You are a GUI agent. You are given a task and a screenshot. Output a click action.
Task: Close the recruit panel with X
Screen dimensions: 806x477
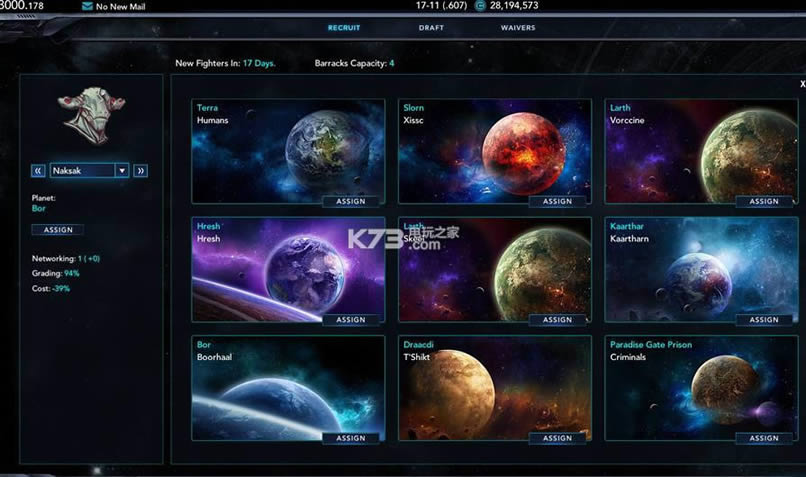tap(802, 85)
